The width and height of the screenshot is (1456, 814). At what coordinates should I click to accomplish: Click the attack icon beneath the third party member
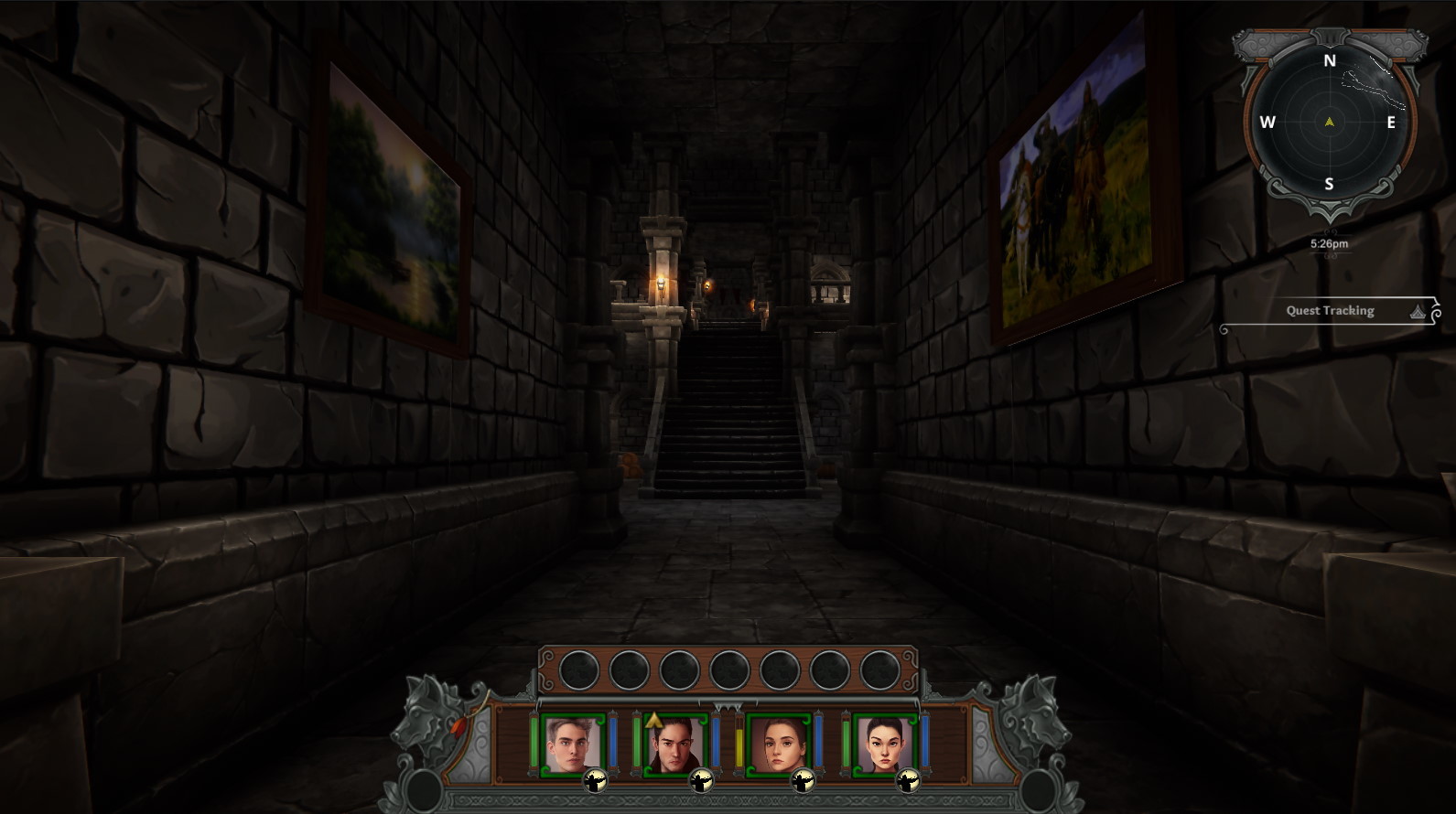click(x=802, y=782)
